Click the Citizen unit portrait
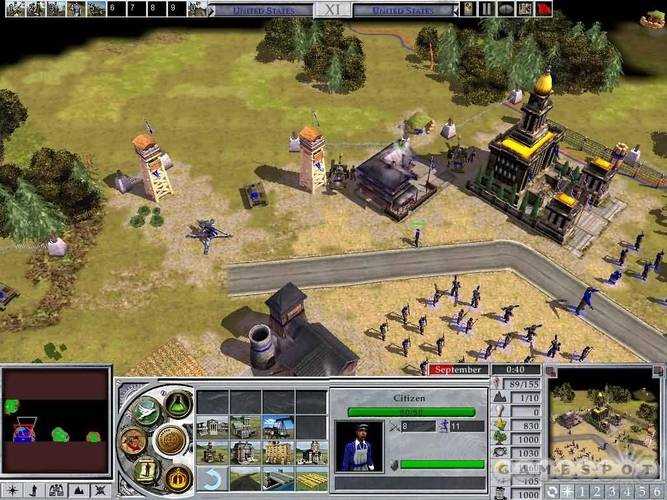 (x=358, y=444)
